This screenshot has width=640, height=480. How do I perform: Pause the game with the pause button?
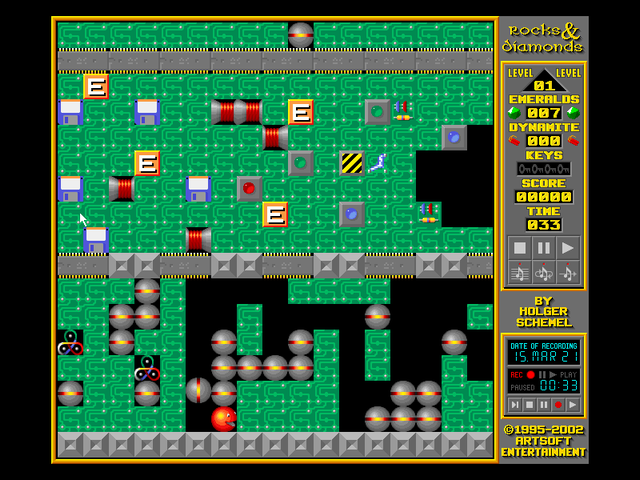(x=543, y=247)
